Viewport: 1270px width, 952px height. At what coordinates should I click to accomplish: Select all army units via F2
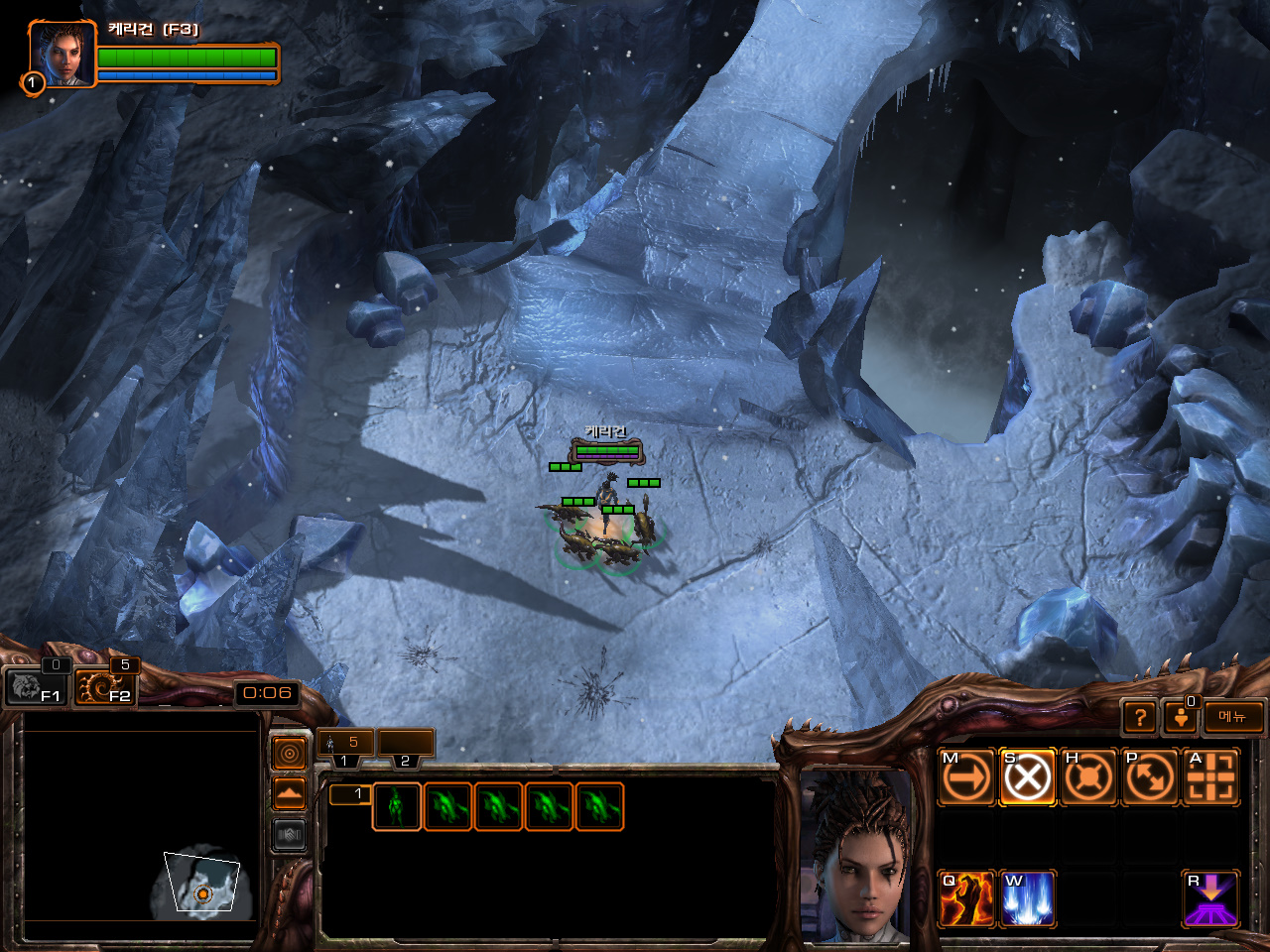point(104,686)
